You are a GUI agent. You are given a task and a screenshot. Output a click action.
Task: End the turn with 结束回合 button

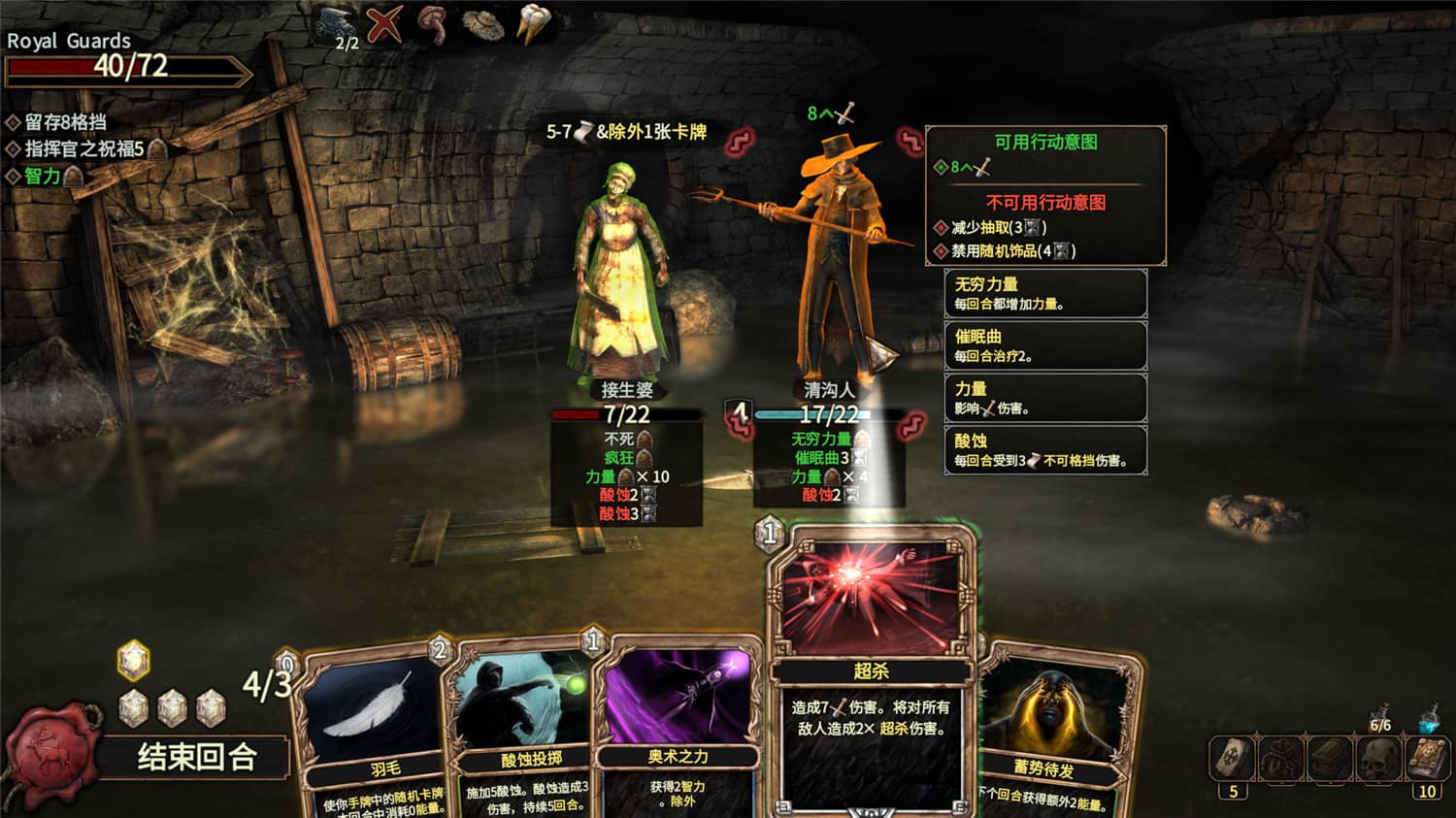click(x=197, y=757)
